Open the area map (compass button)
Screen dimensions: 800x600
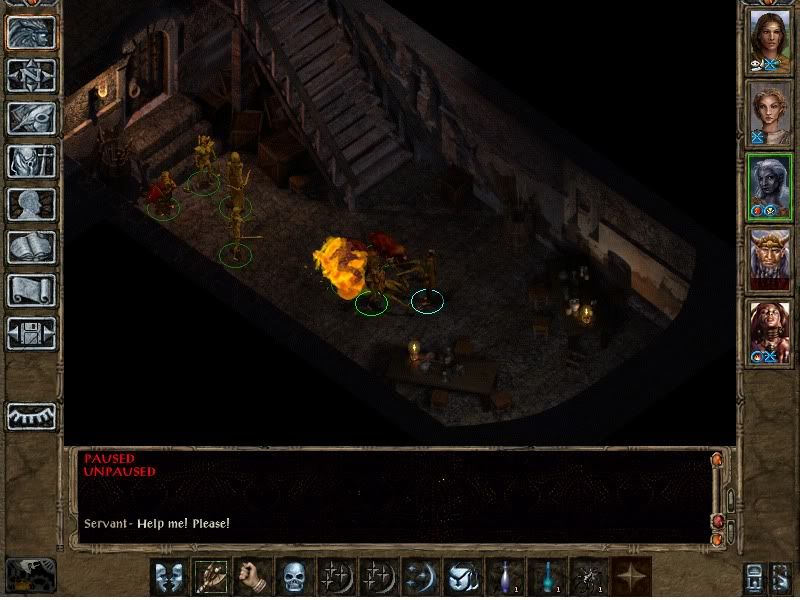coord(31,74)
